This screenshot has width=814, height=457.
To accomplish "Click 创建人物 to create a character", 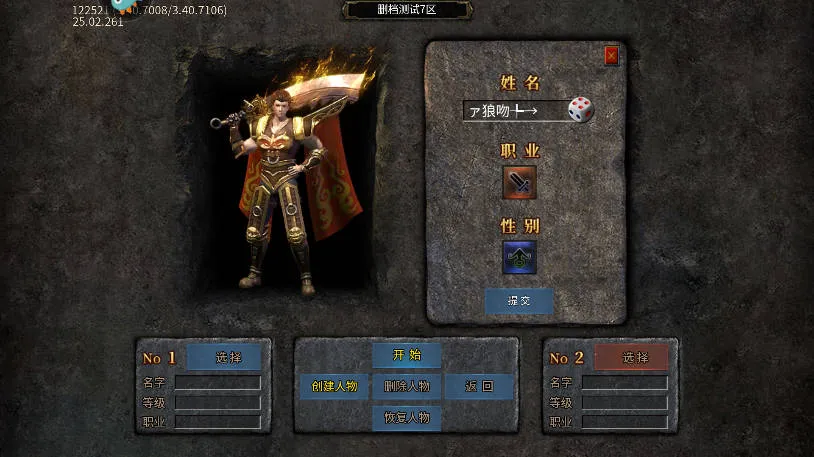I will point(334,386).
